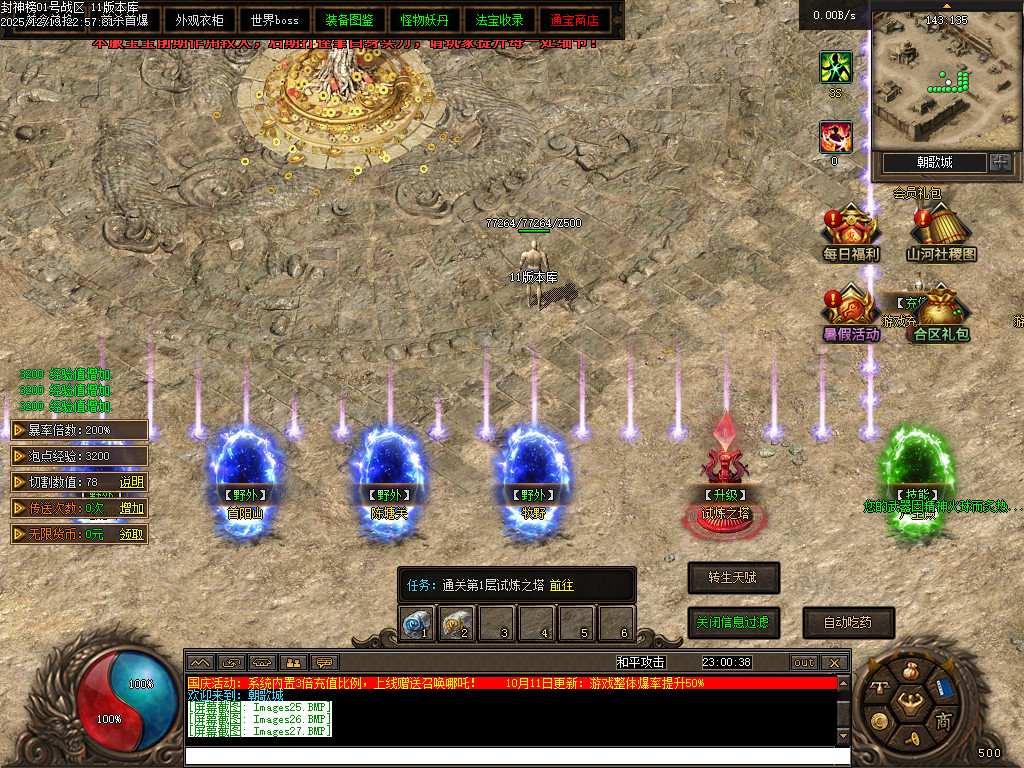Open the 暑假活动 event icon
This screenshot has width=1024, height=768.
[x=851, y=314]
